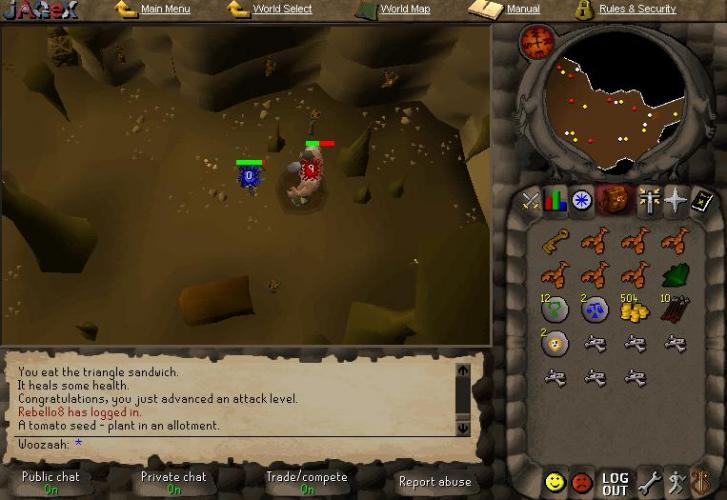Show the worn equipment tab
Screen dimensions: 727x500
[651, 201]
